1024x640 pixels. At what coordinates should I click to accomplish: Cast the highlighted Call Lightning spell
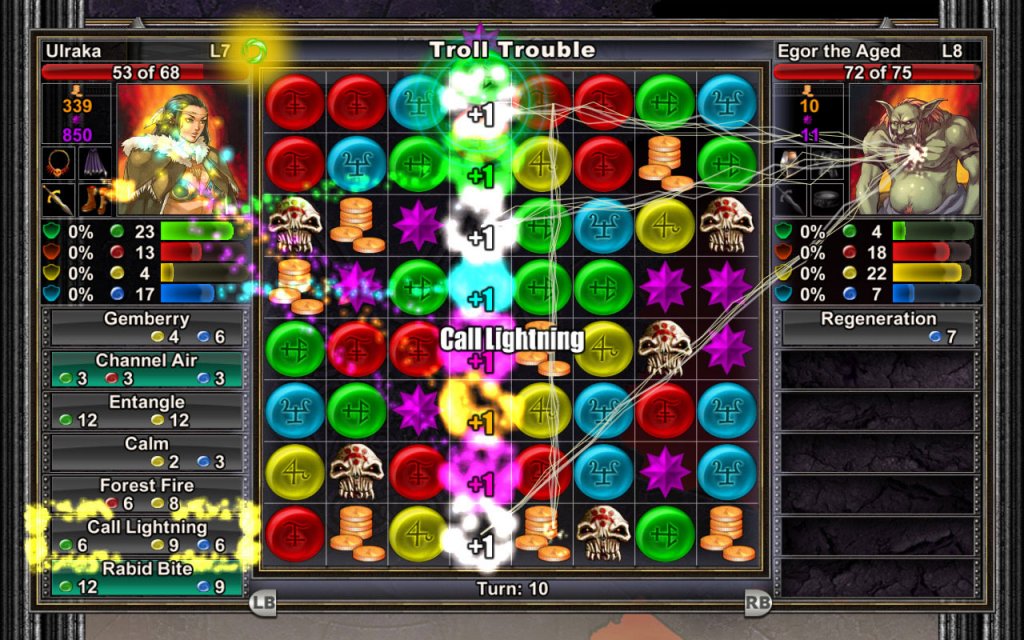coord(147,536)
